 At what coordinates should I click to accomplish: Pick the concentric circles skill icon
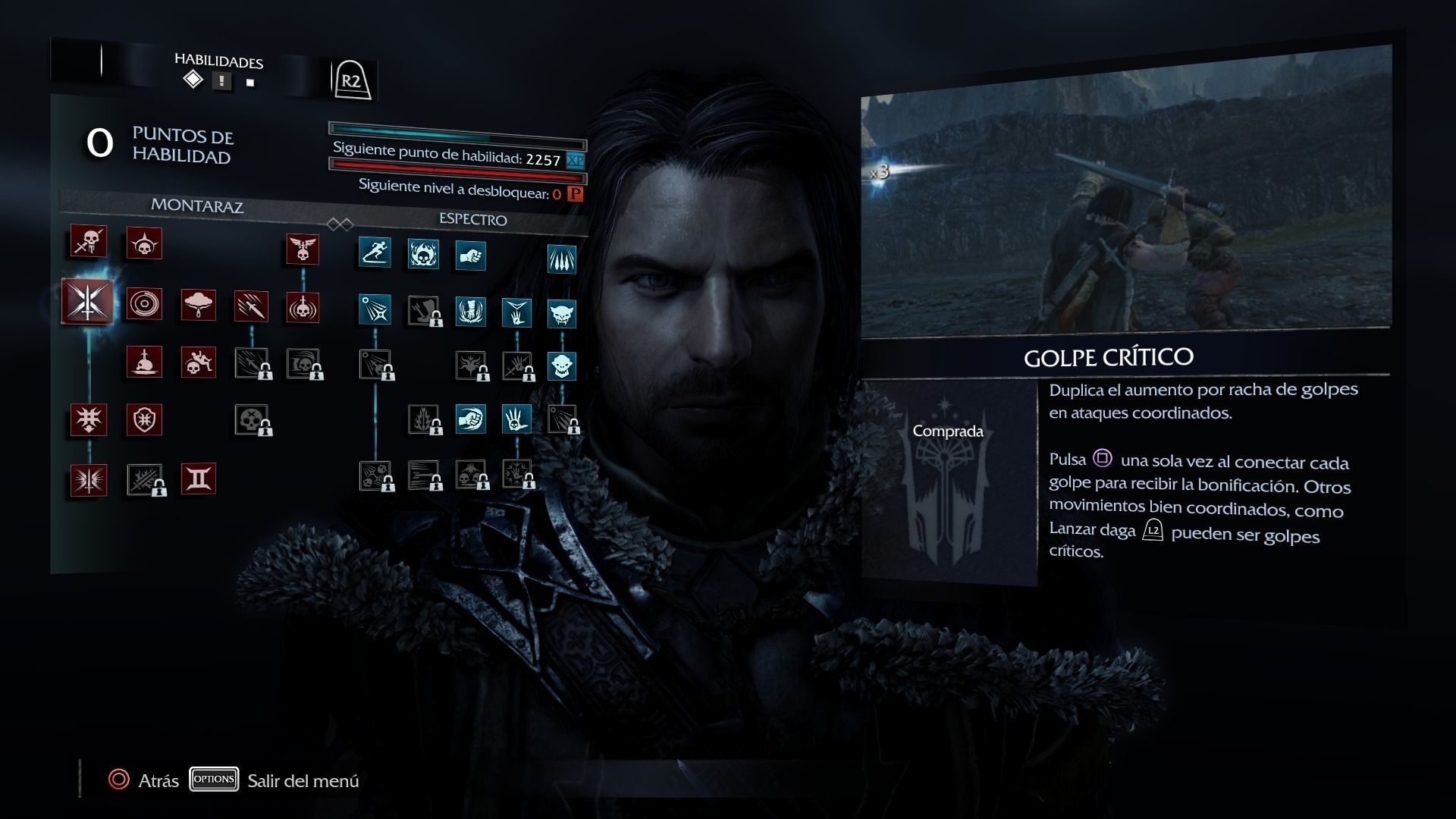pyautogui.click(x=144, y=304)
